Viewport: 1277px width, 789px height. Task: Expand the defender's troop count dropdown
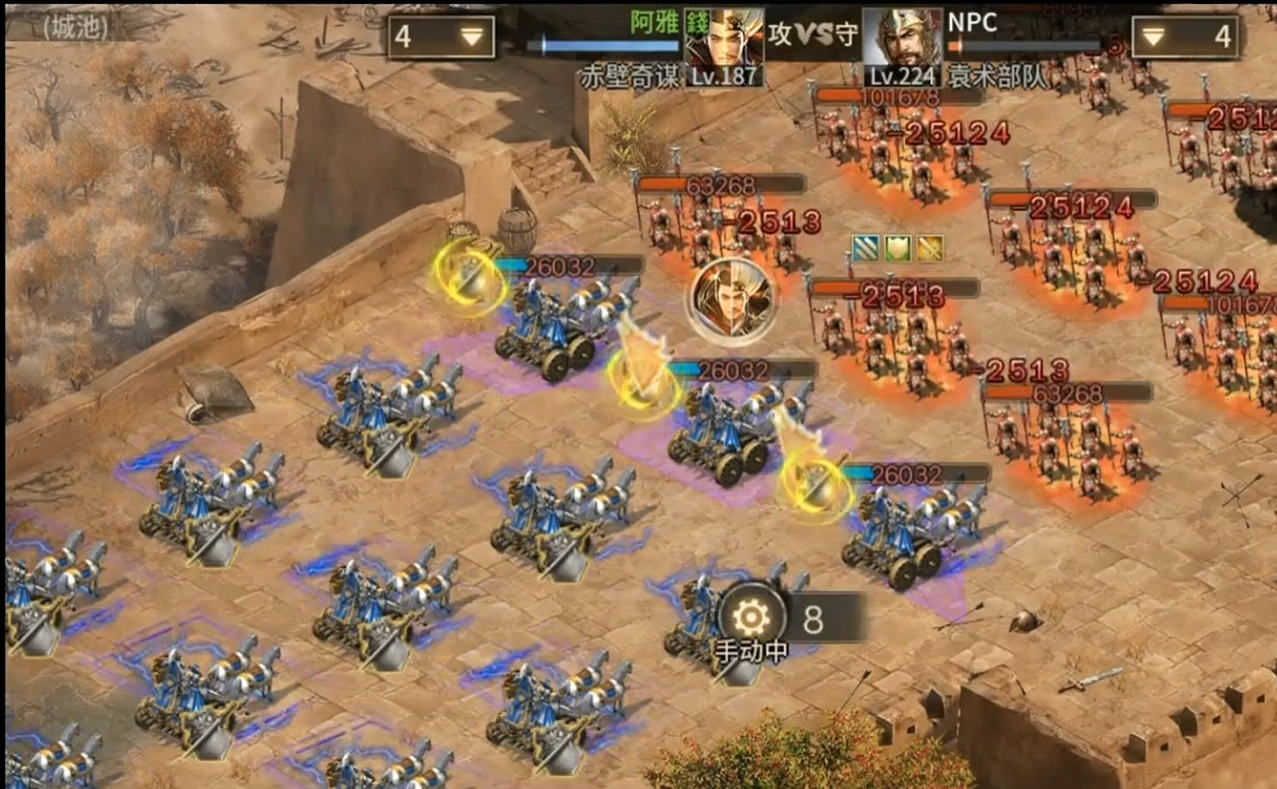[x=1185, y=37]
